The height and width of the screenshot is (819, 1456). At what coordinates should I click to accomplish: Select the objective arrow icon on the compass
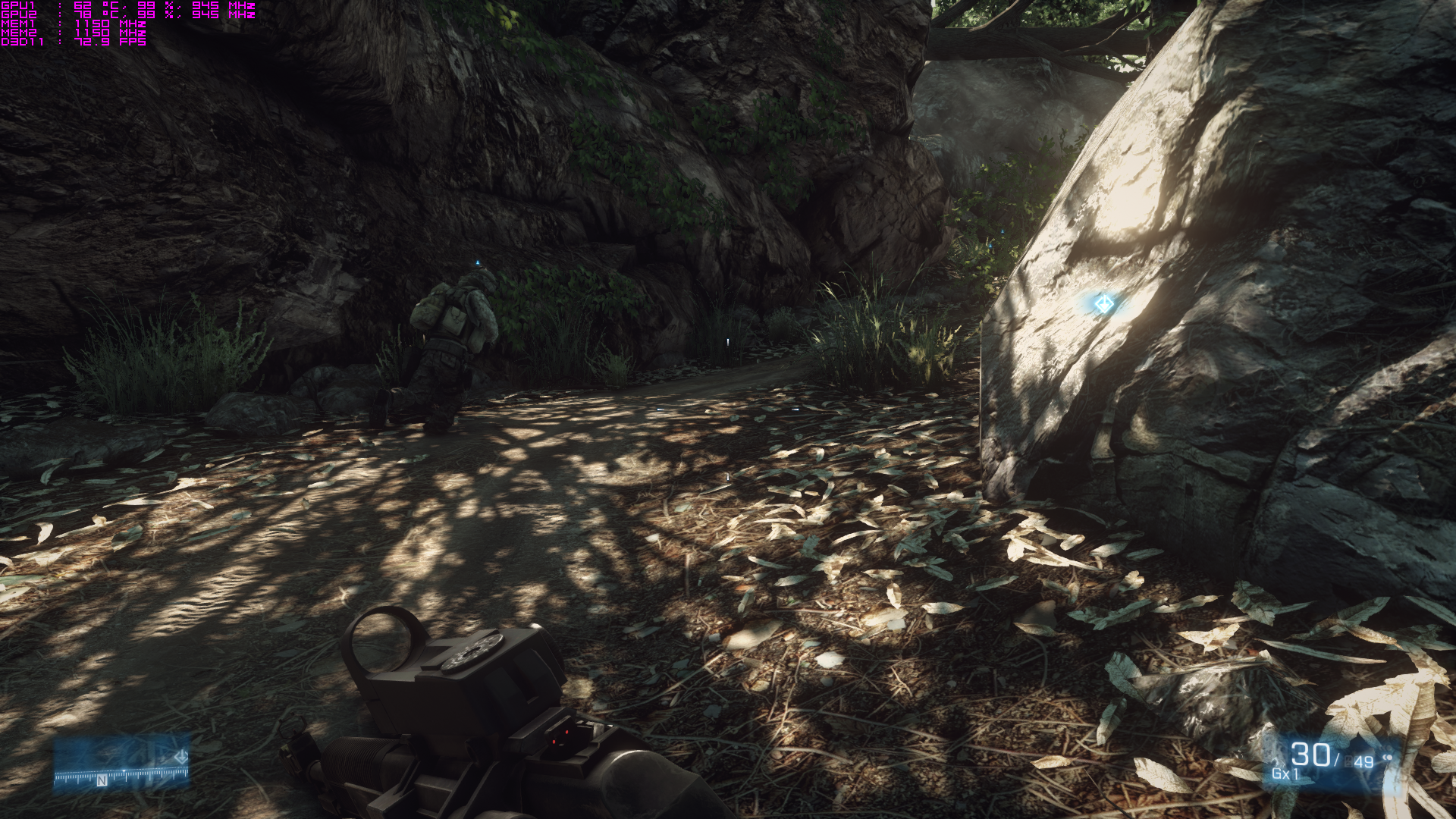pos(181,757)
